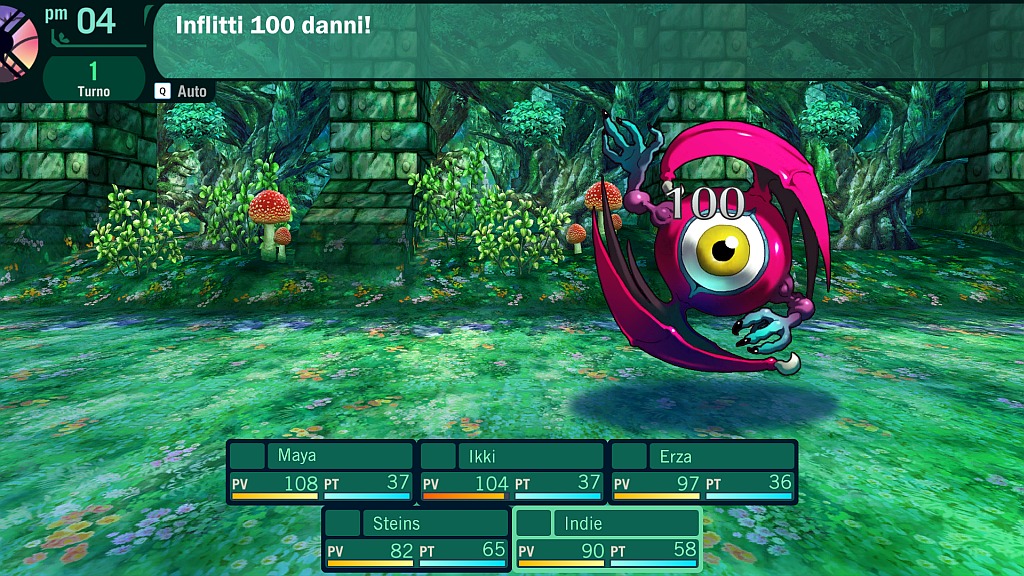This screenshot has height=576, width=1024.
Task: Select Ikki's party panel
Action: (511, 471)
